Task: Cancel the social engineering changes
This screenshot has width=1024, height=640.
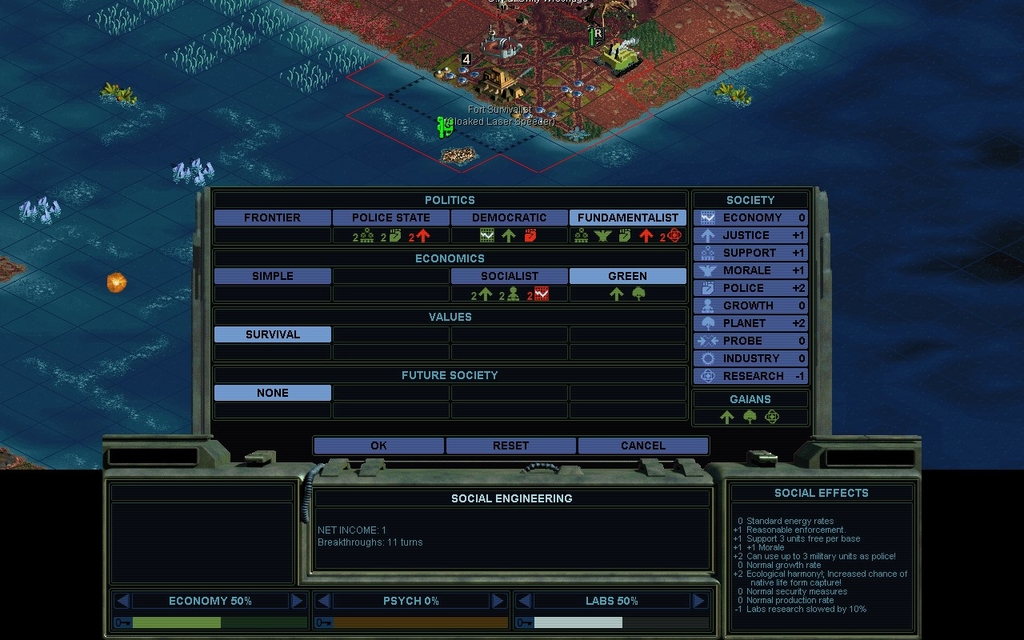Action: (642, 446)
